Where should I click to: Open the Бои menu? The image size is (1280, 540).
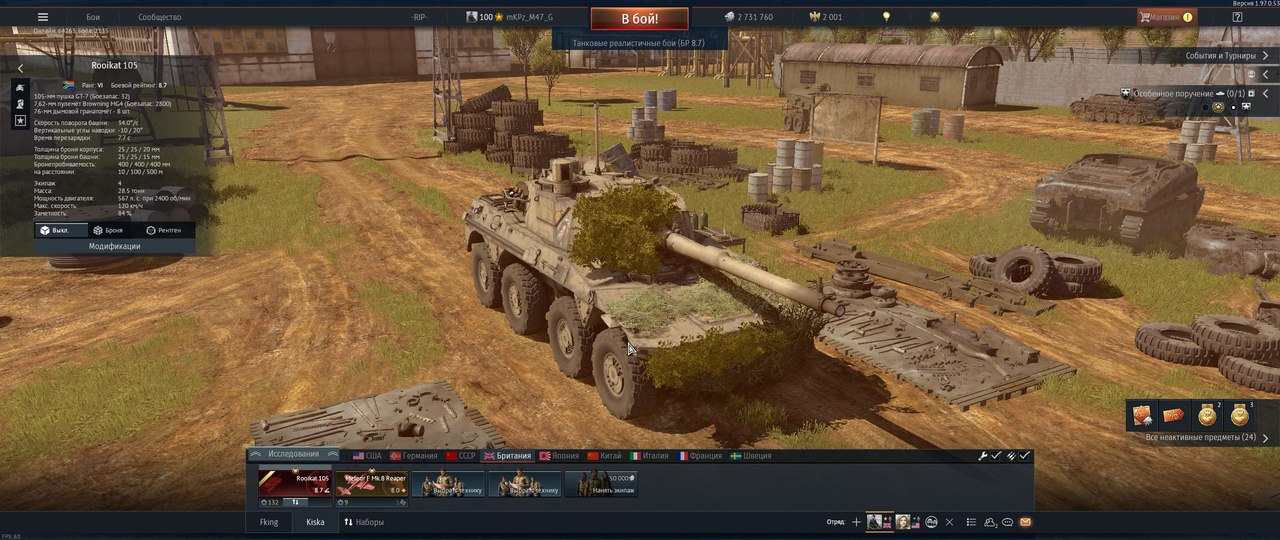(93, 17)
